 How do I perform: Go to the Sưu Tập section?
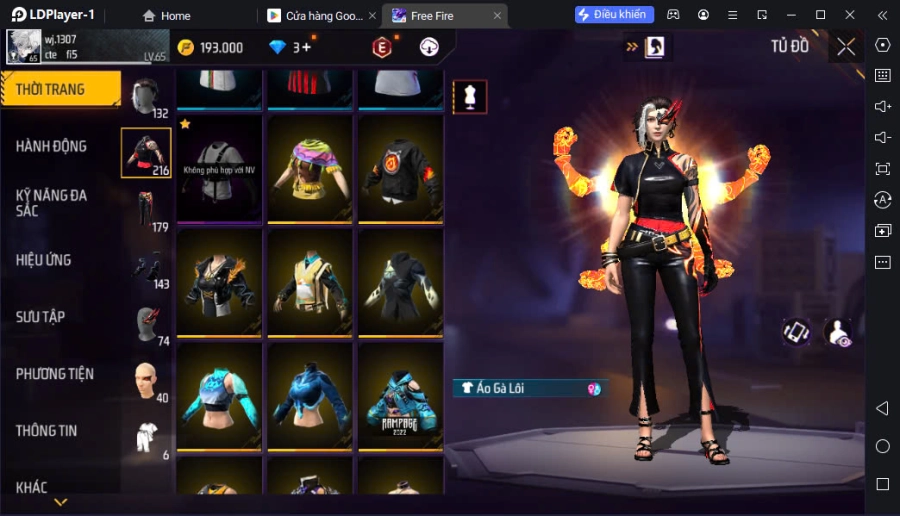point(41,317)
